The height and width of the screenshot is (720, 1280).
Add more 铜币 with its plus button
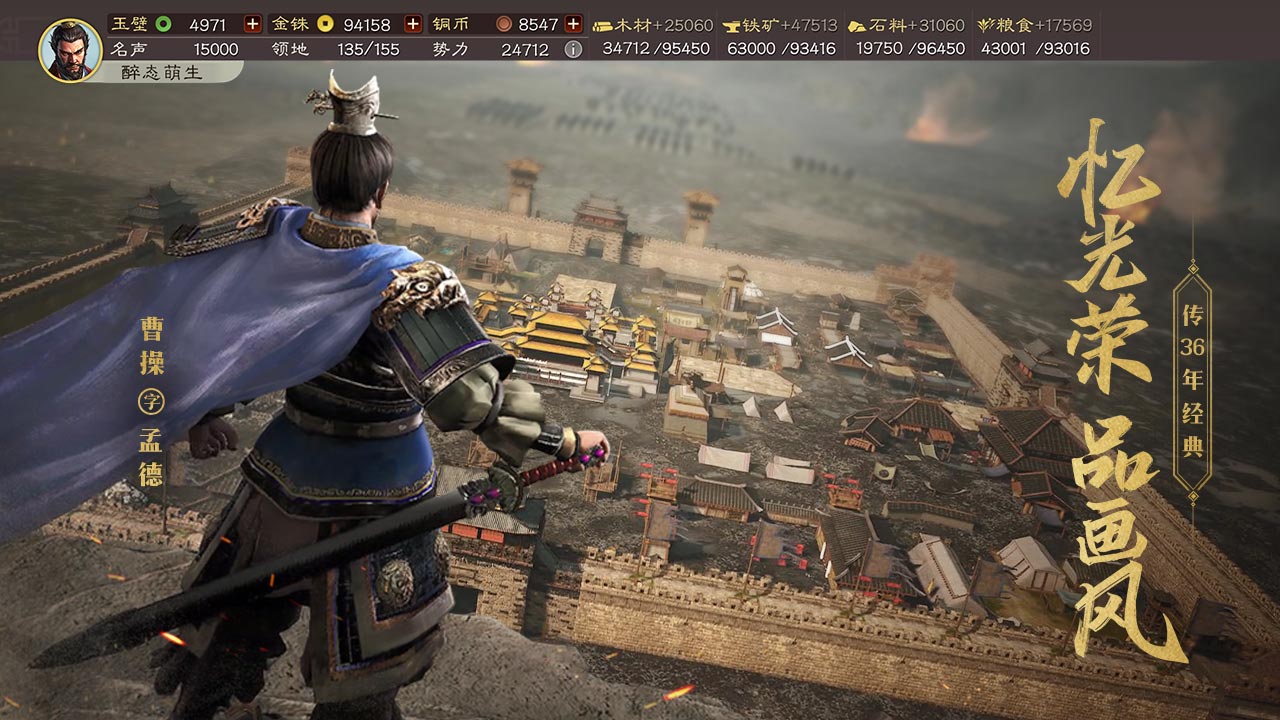point(573,24)
